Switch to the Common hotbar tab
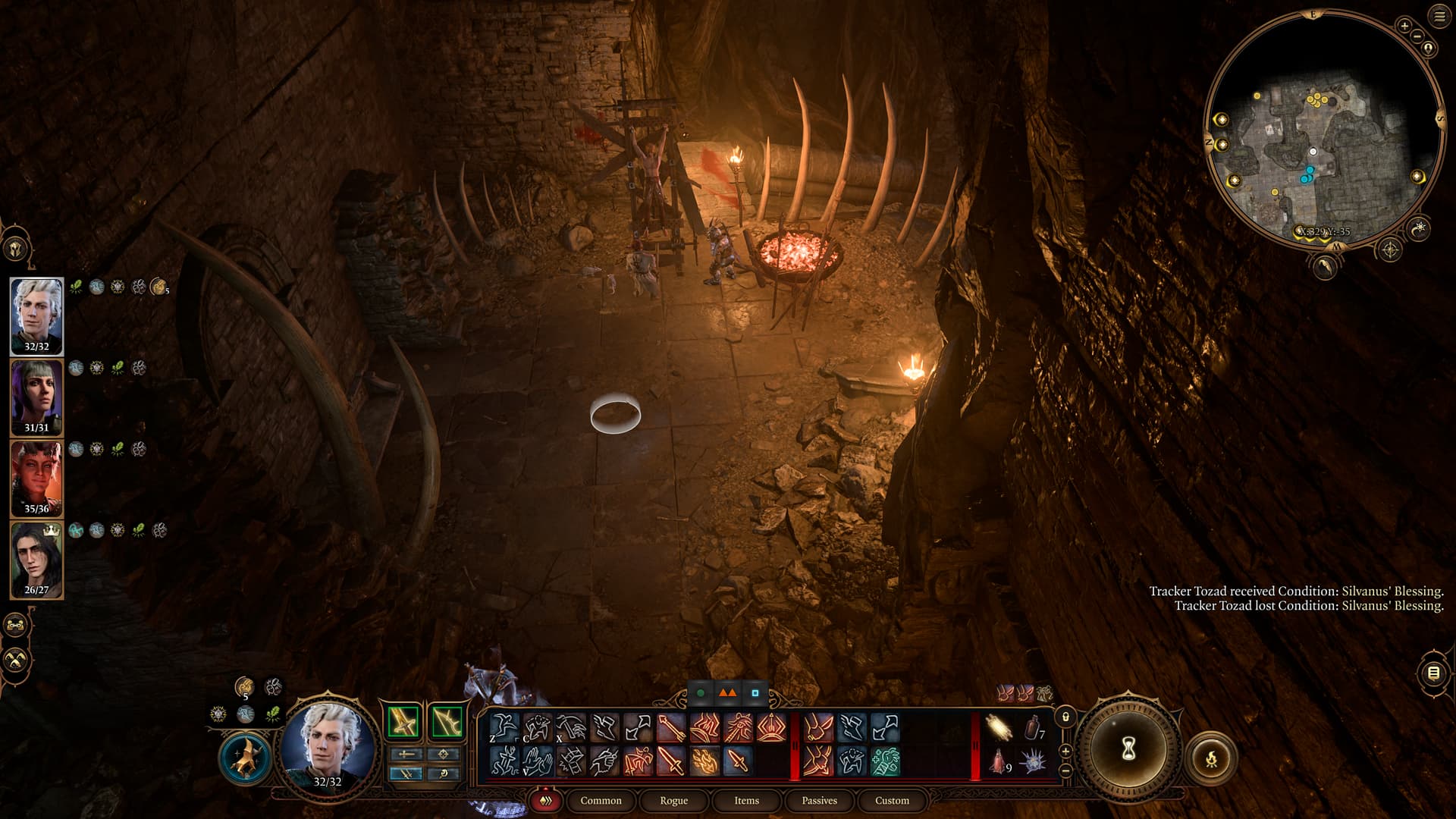This screenshot has width=1456, height=819. [x=601, y=800]
